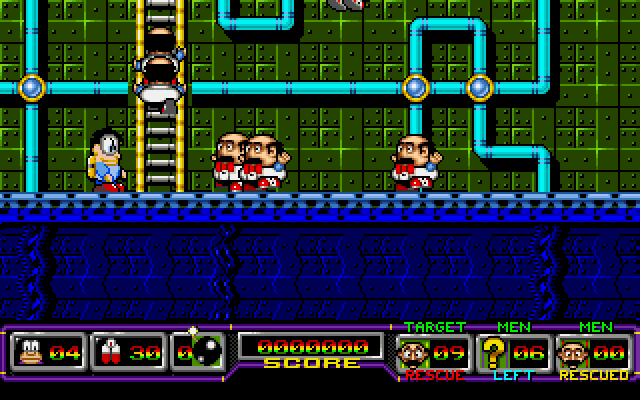The image size is (640, 400).
Task: Select the yellow question mark Men Left icon
Action: click(493, 352)
